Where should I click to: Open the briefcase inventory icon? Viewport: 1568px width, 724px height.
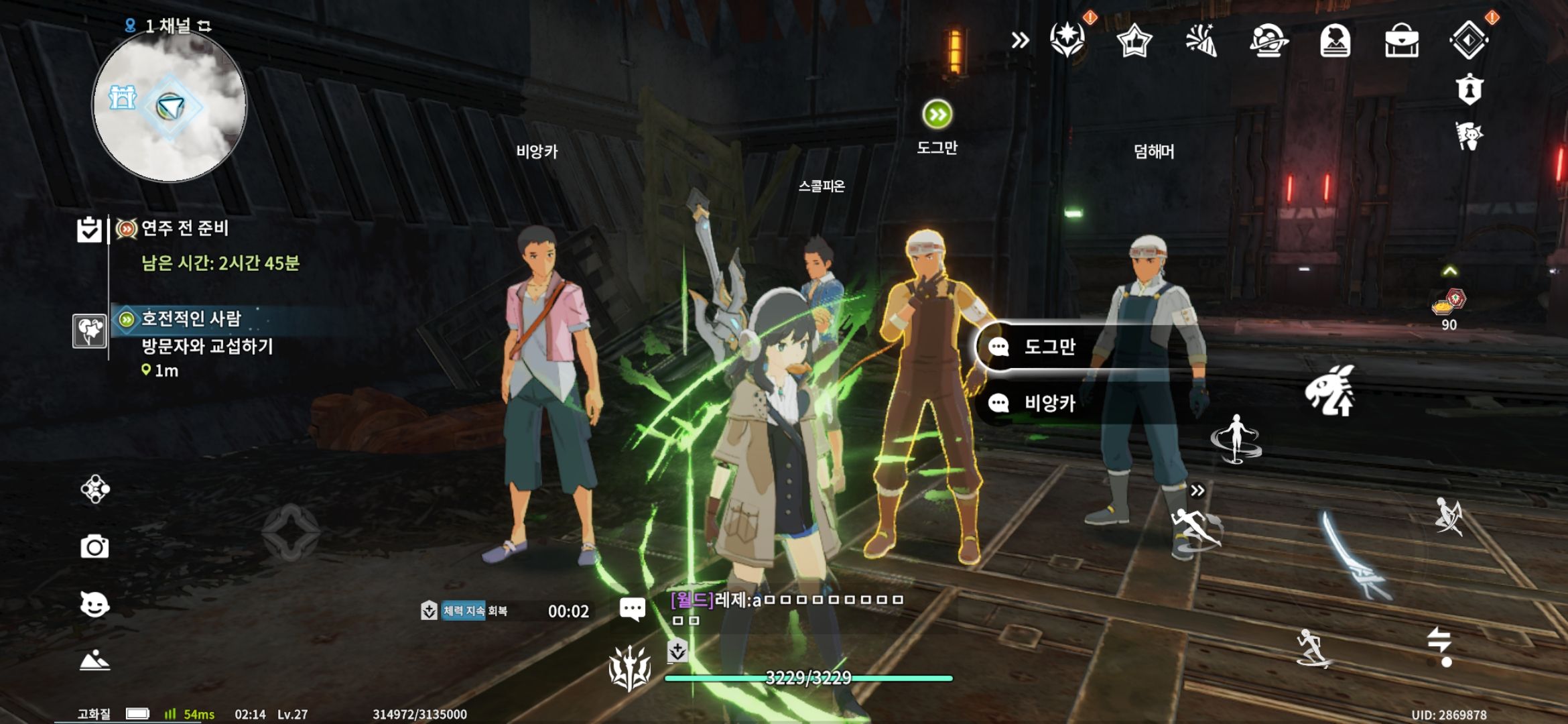[x=1401, y=42]
